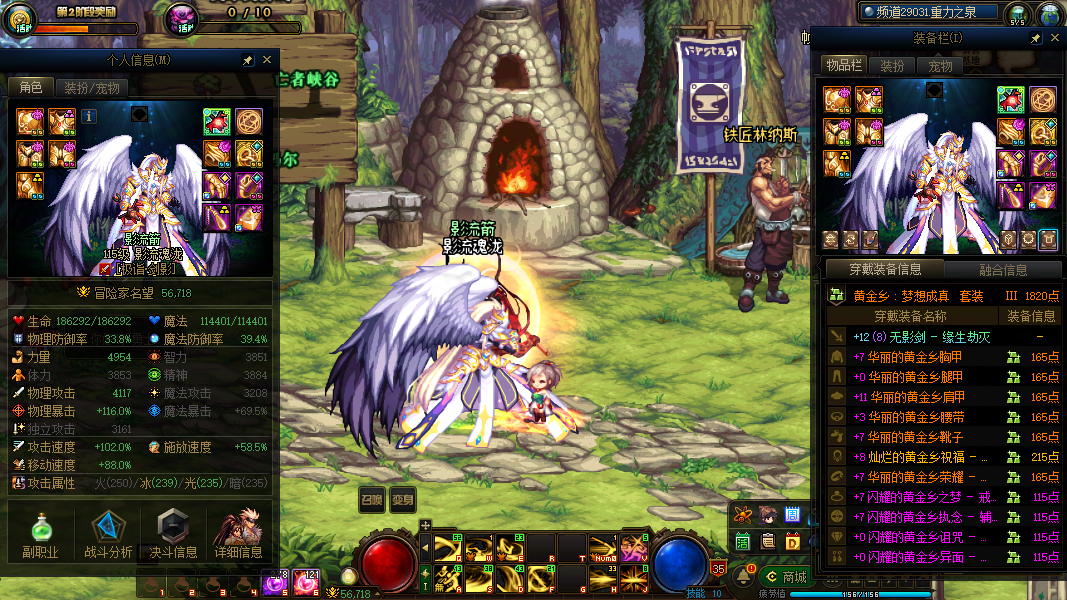Viewport: 1067px width, 600px height.
Task: Use the purple orb consumable in slot 5
Action: [273, 583]
